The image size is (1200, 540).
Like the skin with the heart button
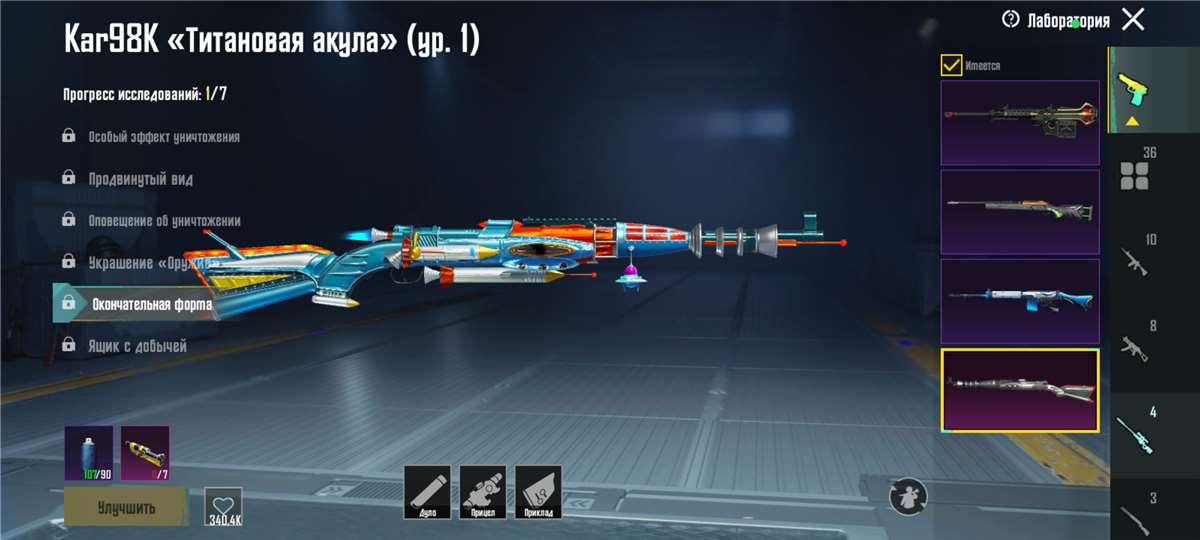pyautogui.click(x=223, y=505)
